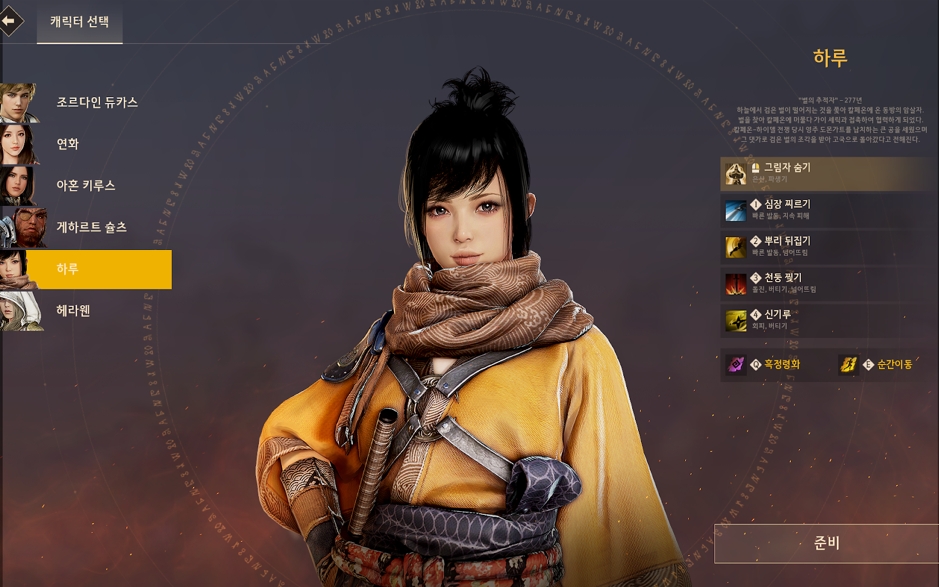Select the 뿌리 뒤집기 skill entry
The image size is (939, 587).
tap(828, 247)
